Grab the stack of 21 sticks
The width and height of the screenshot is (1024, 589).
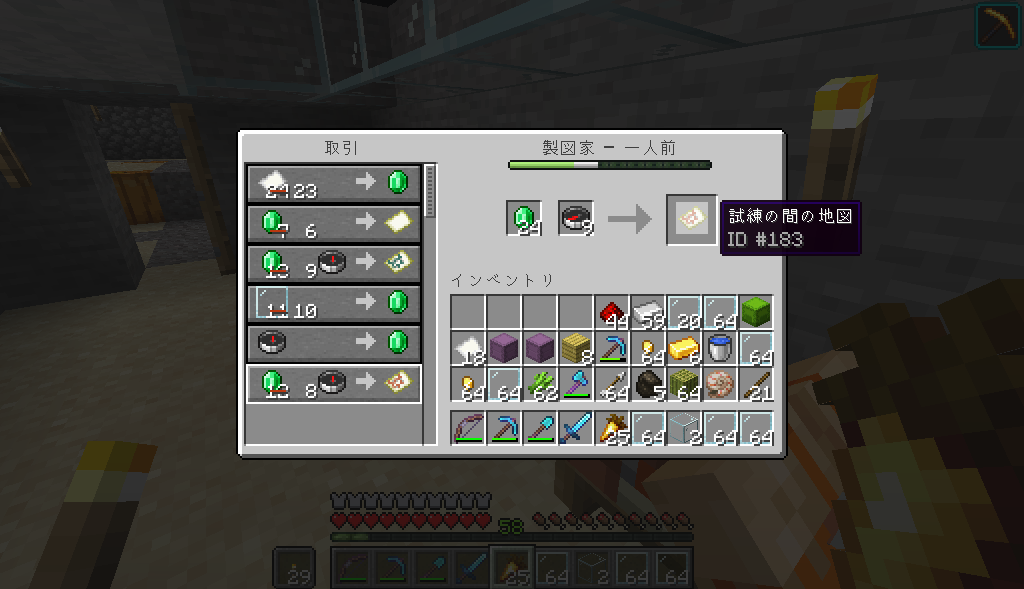pyautogui.click(x=756, y=385)
